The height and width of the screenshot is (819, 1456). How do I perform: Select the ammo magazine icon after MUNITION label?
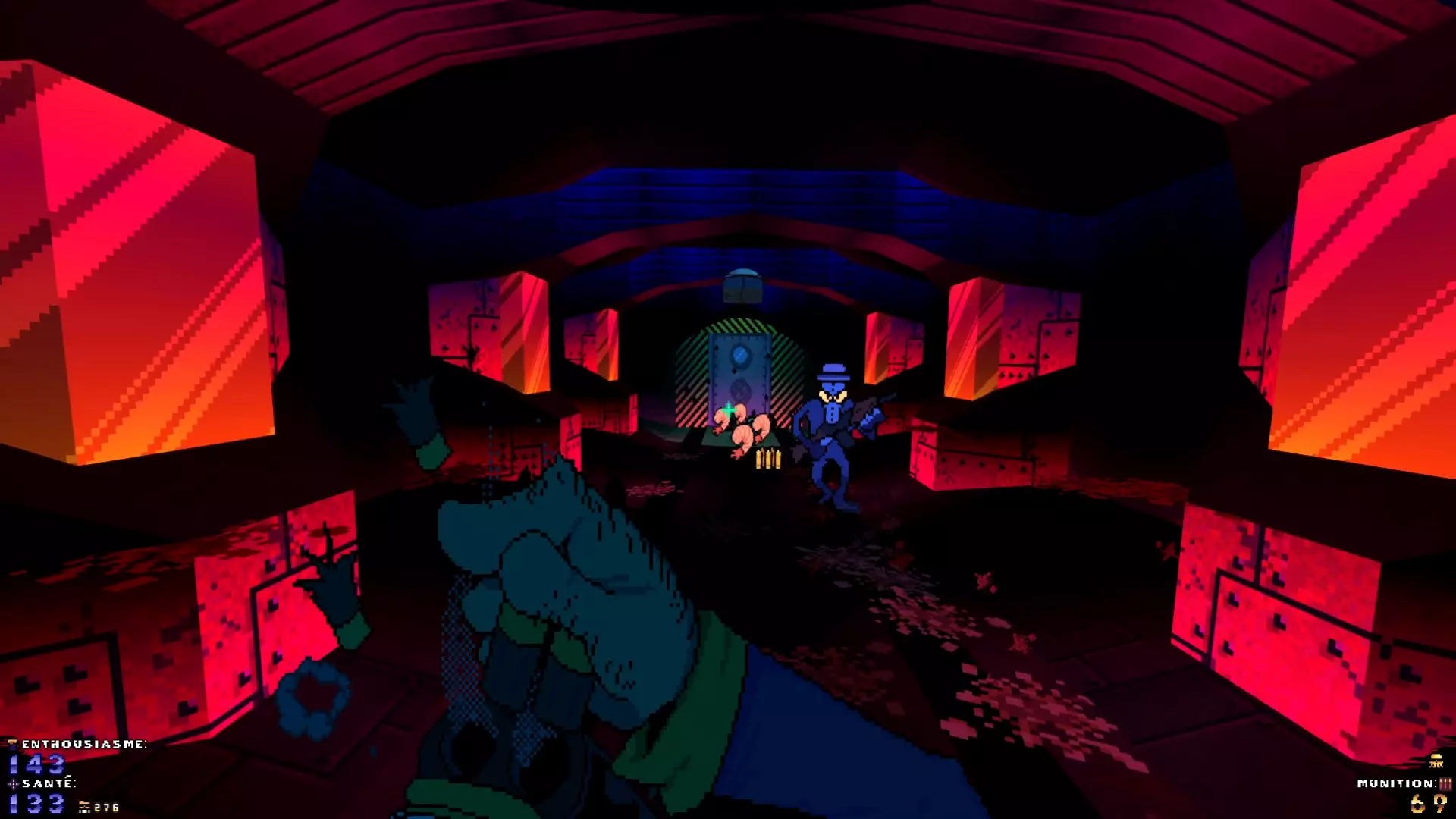[x=1444, y=783]
